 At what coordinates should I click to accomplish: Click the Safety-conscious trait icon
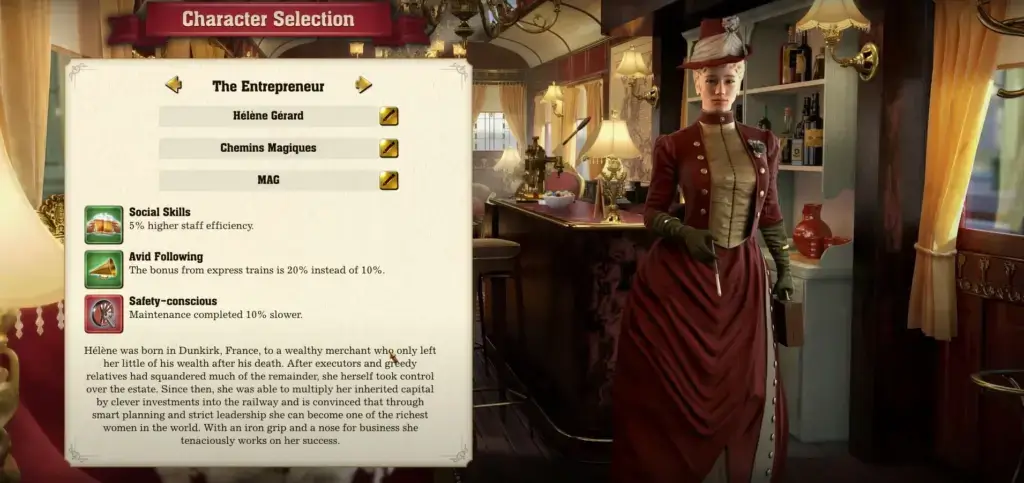[x=104, y=313]
